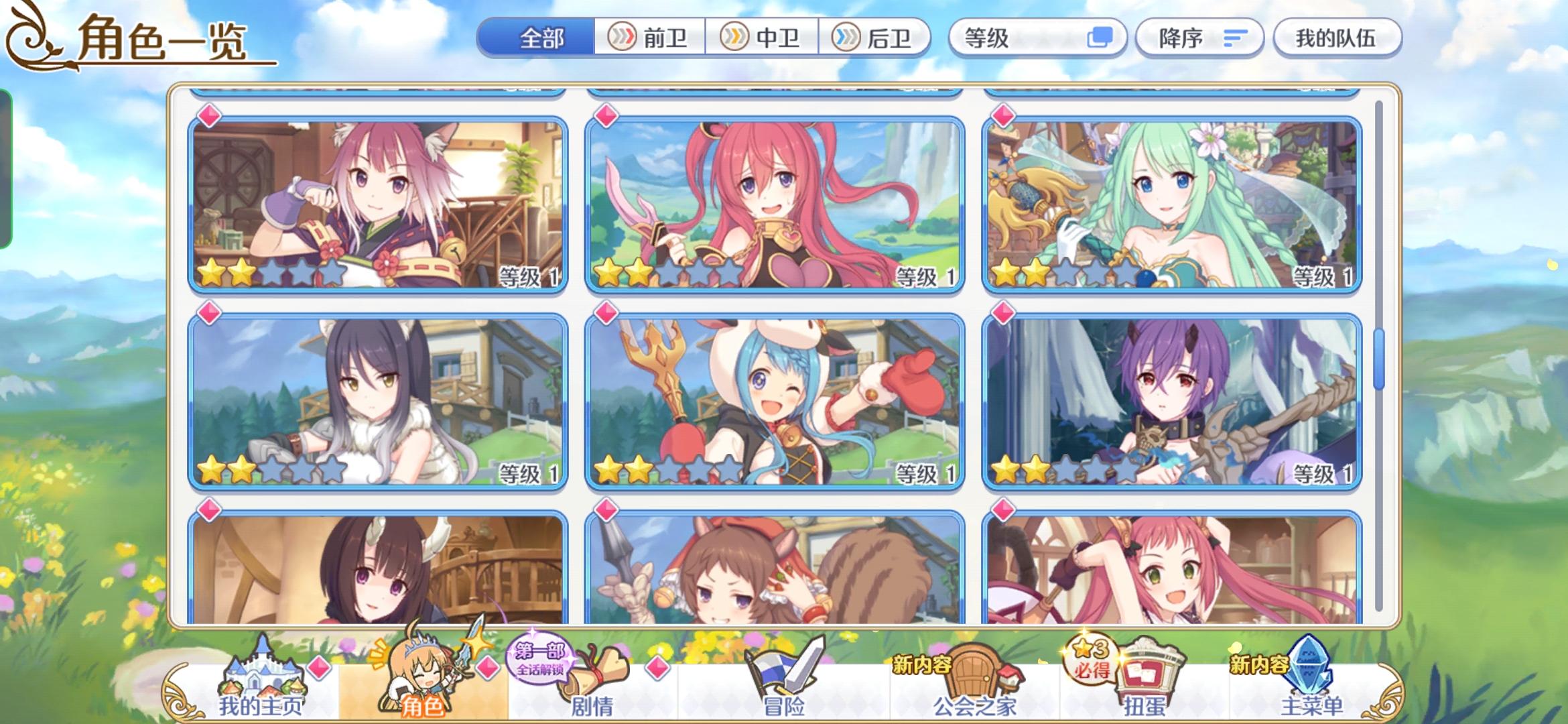Viewport: 1568px width, 724px height.
Task: Open the 等级 sort criteria dropdown
Action: pos(1037,38)
